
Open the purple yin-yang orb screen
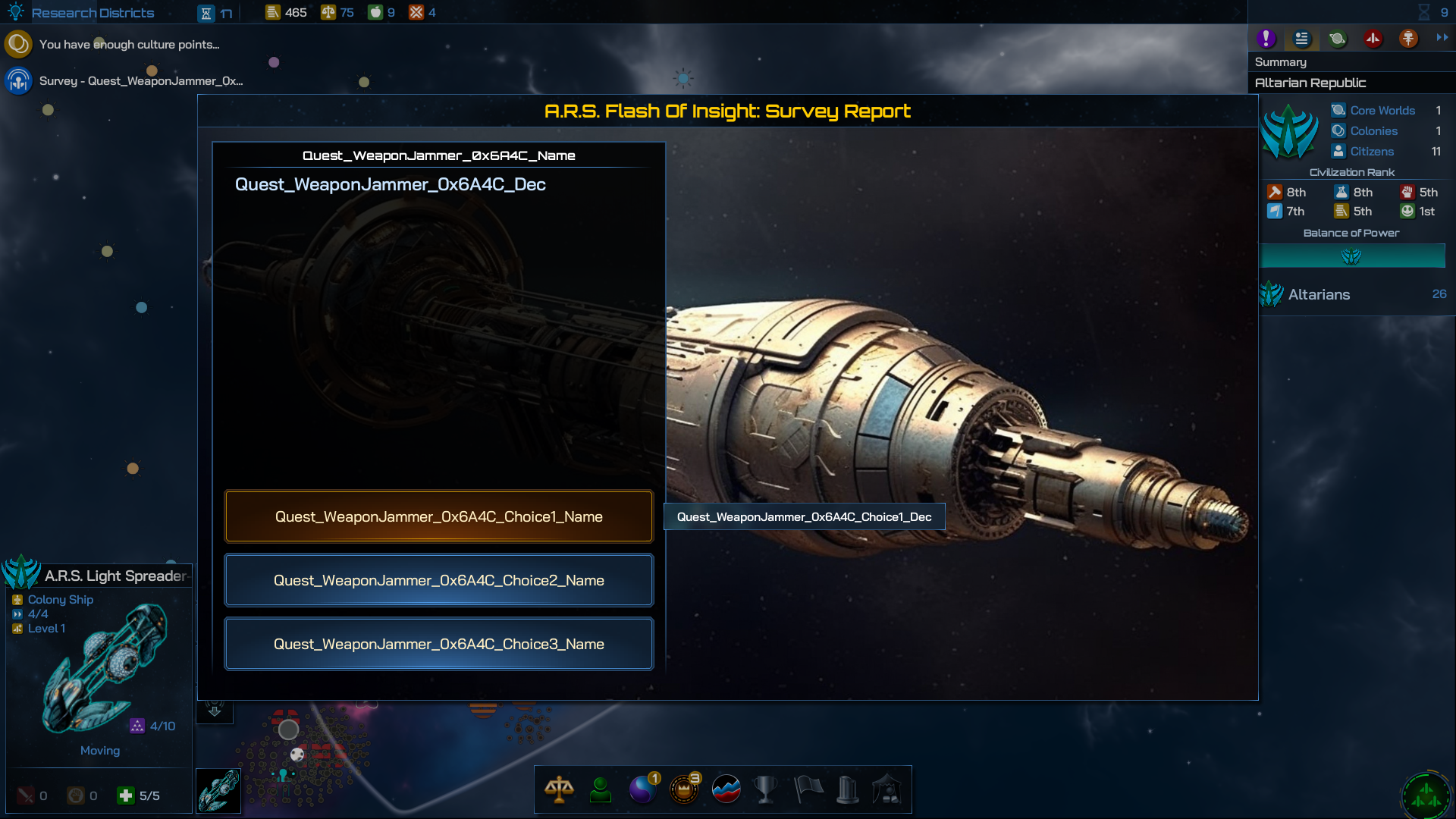[x=642, y=789]
